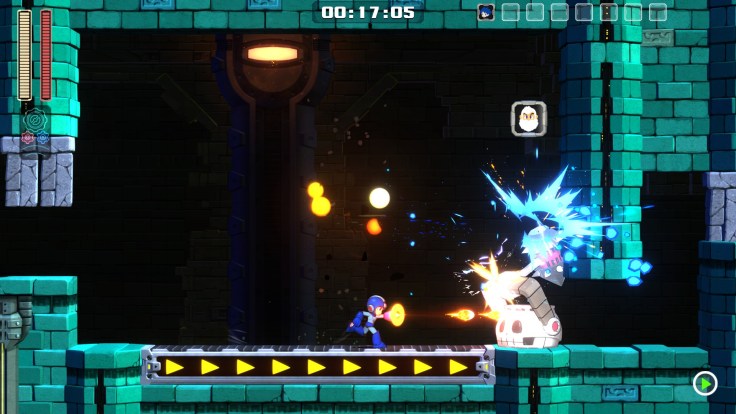736x414 pixels.
Task: Activate the blue Speed Gear icon
Action: 42,138
